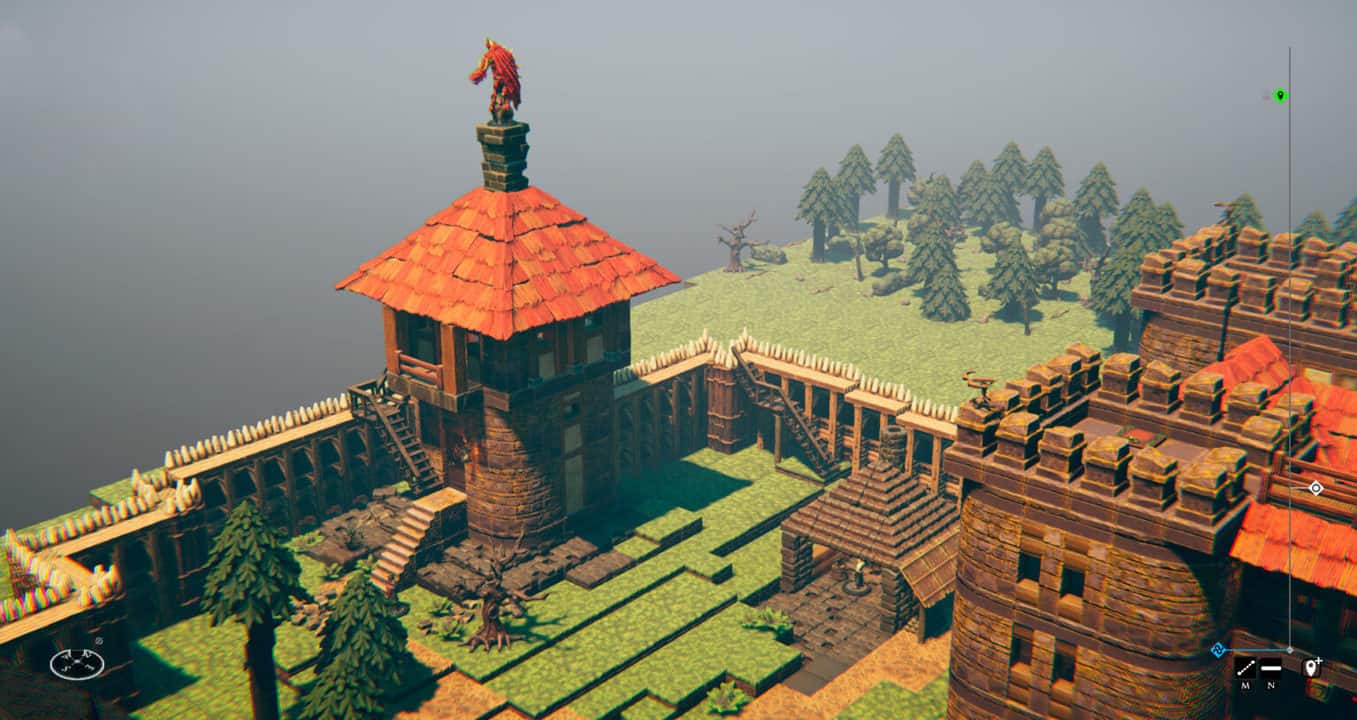The image size is (1357, 720).
Task: Click north on the compass dial
Action: point(77,652)
